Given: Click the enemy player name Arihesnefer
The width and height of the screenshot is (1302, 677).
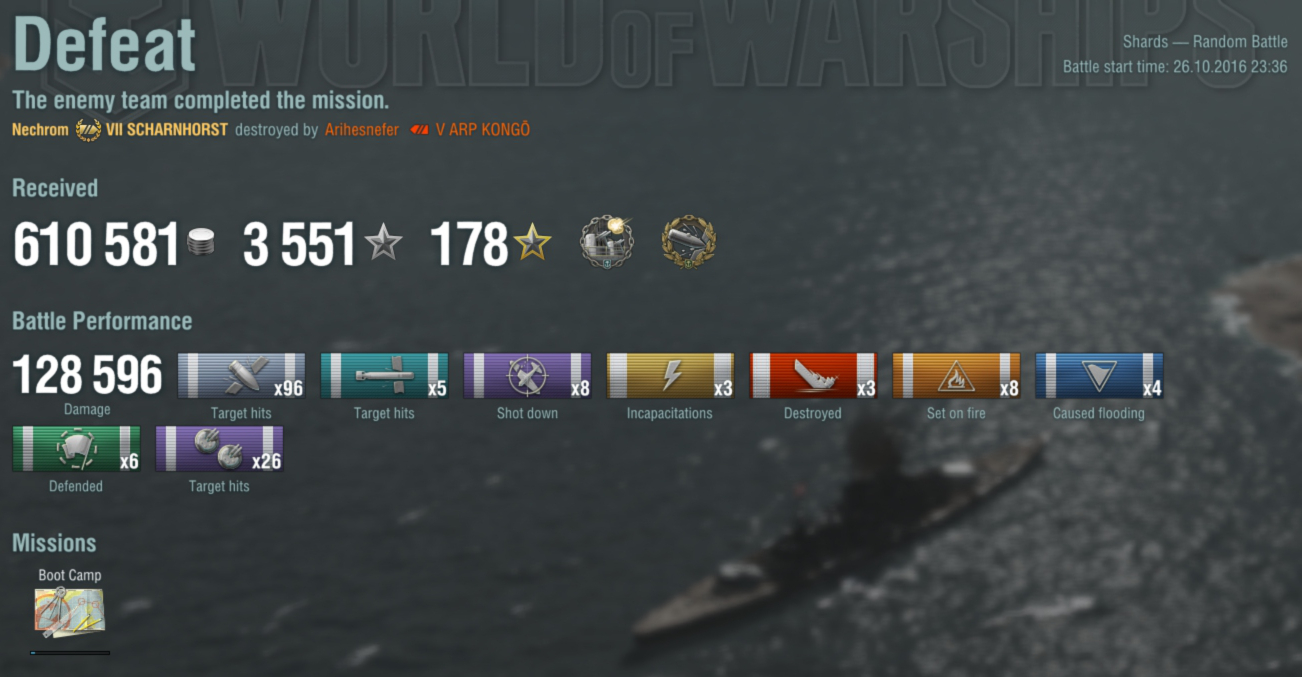Looking at the screenshot, I should point(361,130).
